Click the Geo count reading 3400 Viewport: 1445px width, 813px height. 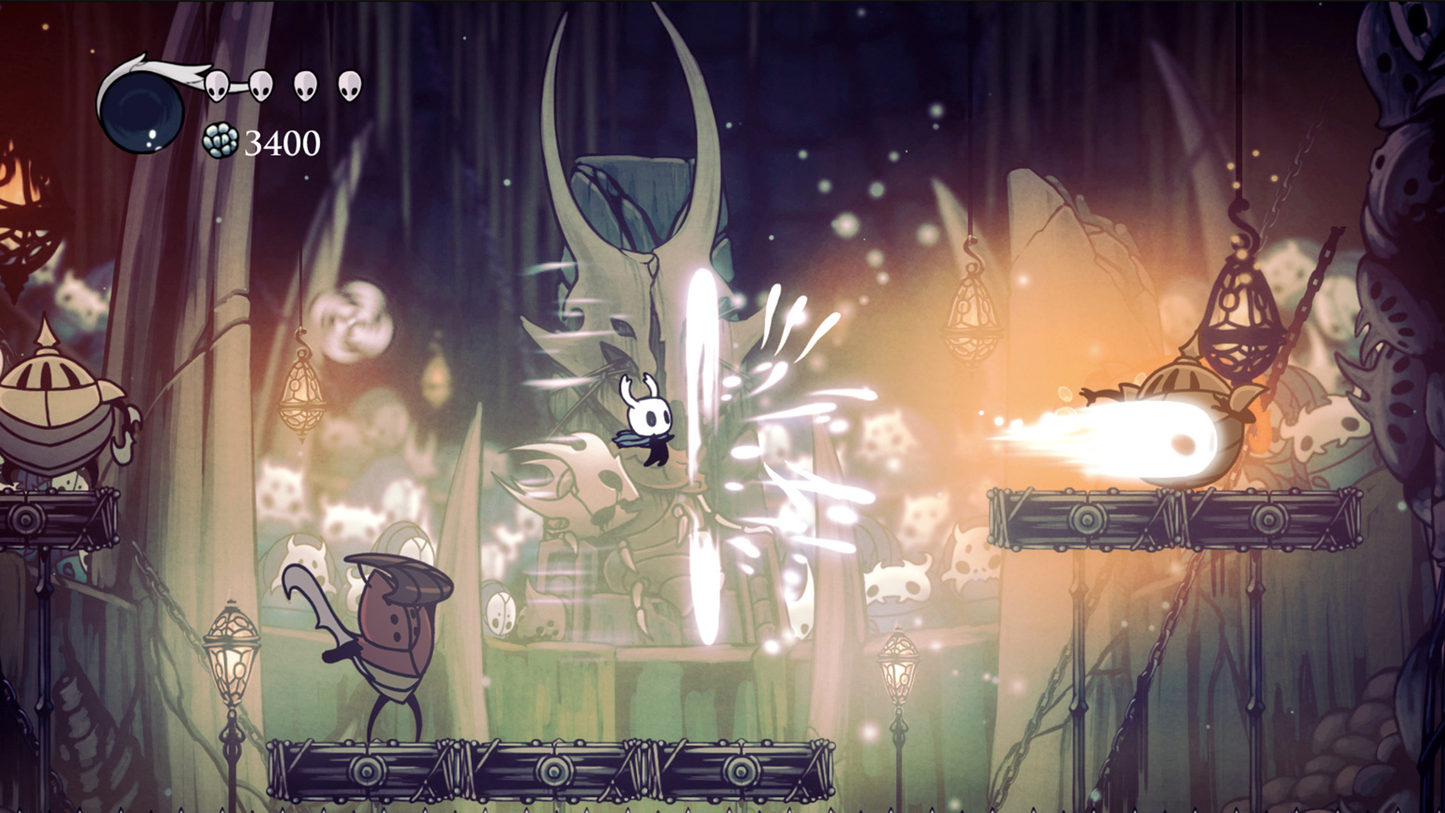281,143
